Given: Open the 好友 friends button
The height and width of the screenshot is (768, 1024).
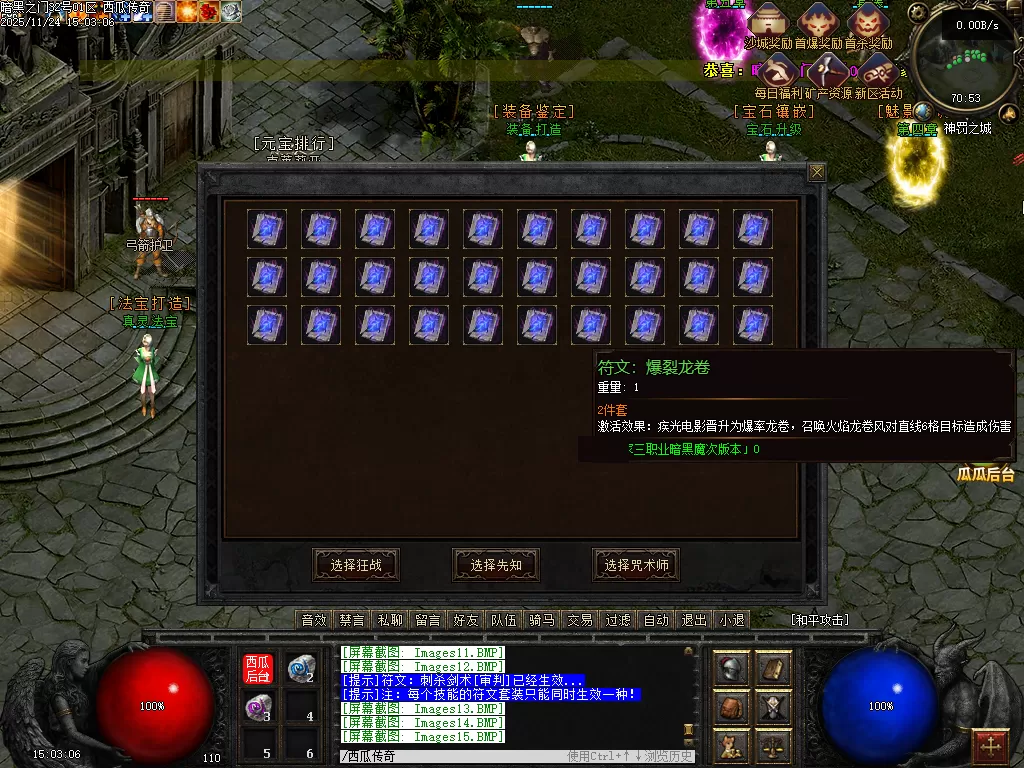Looking at the screenshot, I should click(465, 620).
